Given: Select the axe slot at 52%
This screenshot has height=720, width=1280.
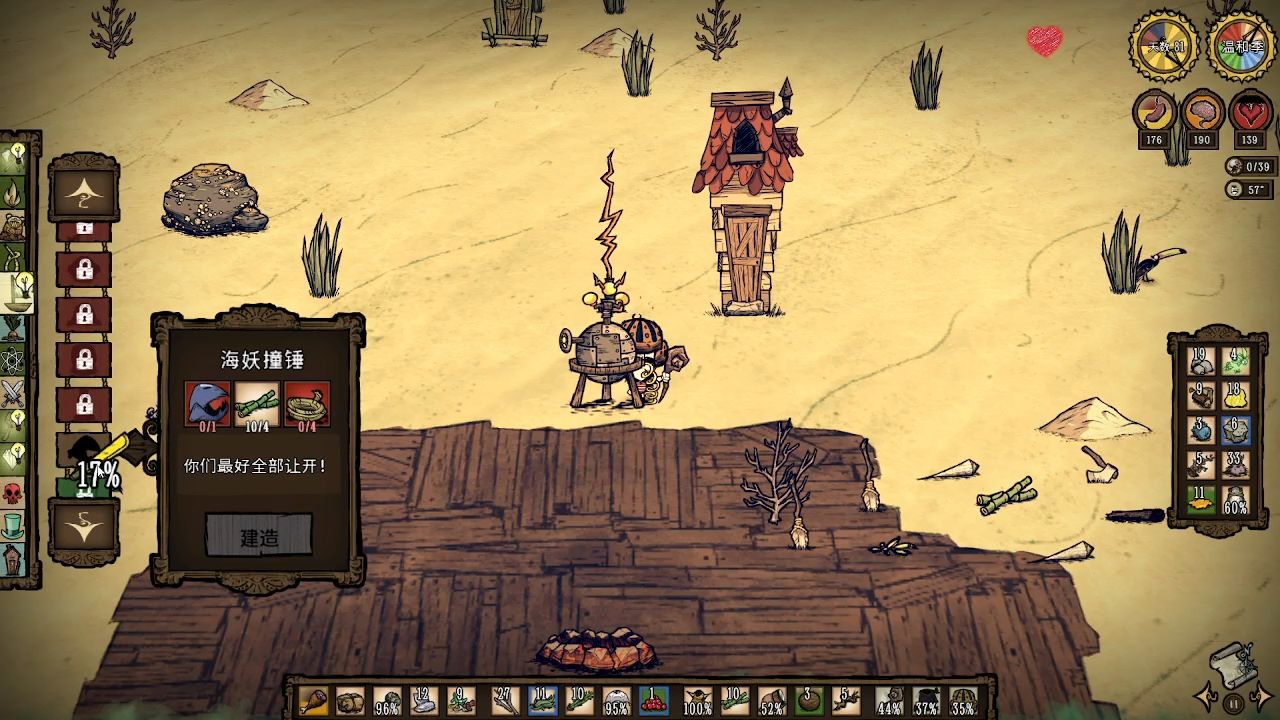Looking at the screenshot, I should coord(771,701).
